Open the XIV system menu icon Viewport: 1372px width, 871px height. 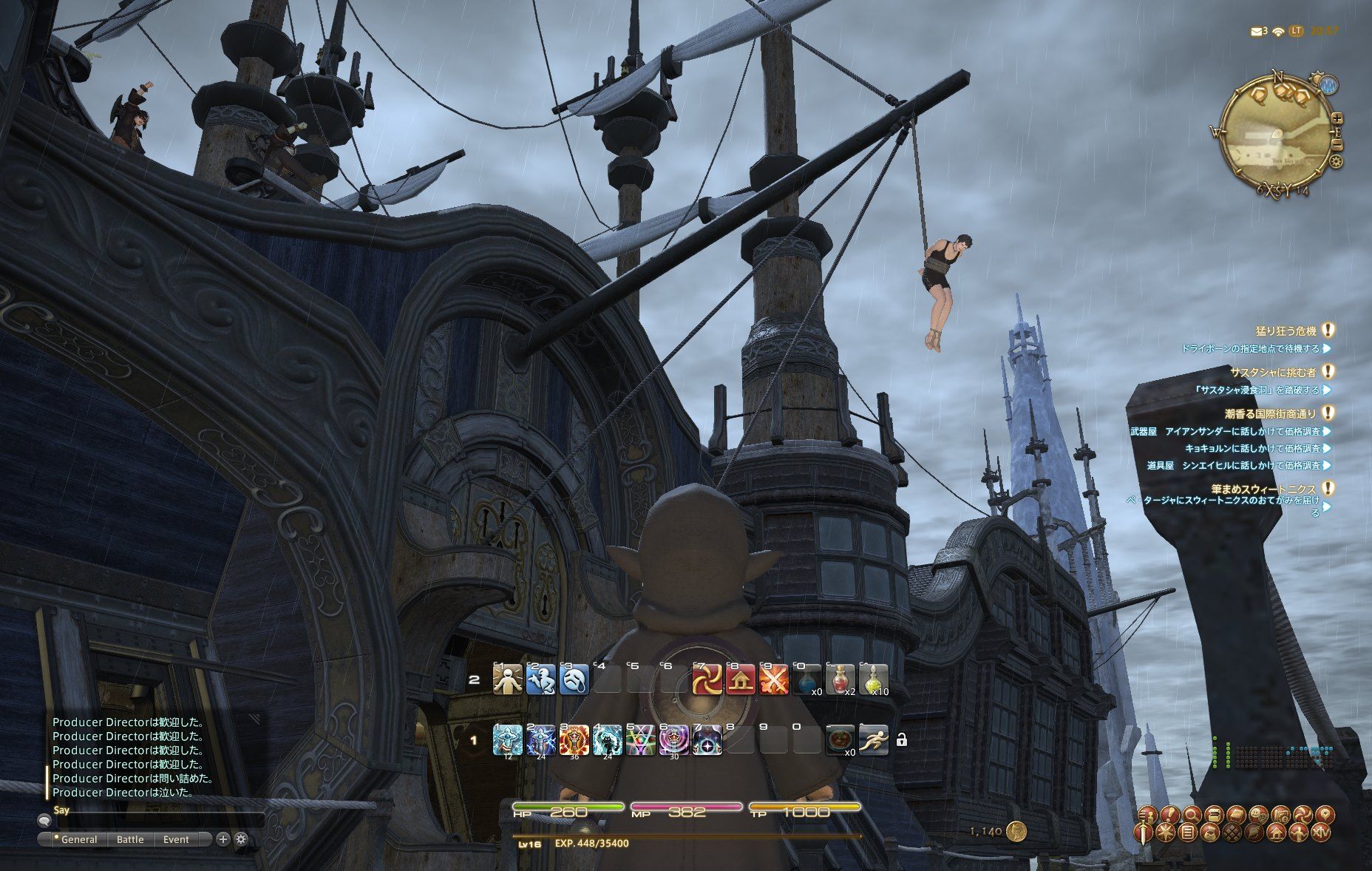(x=1322, y=833)
